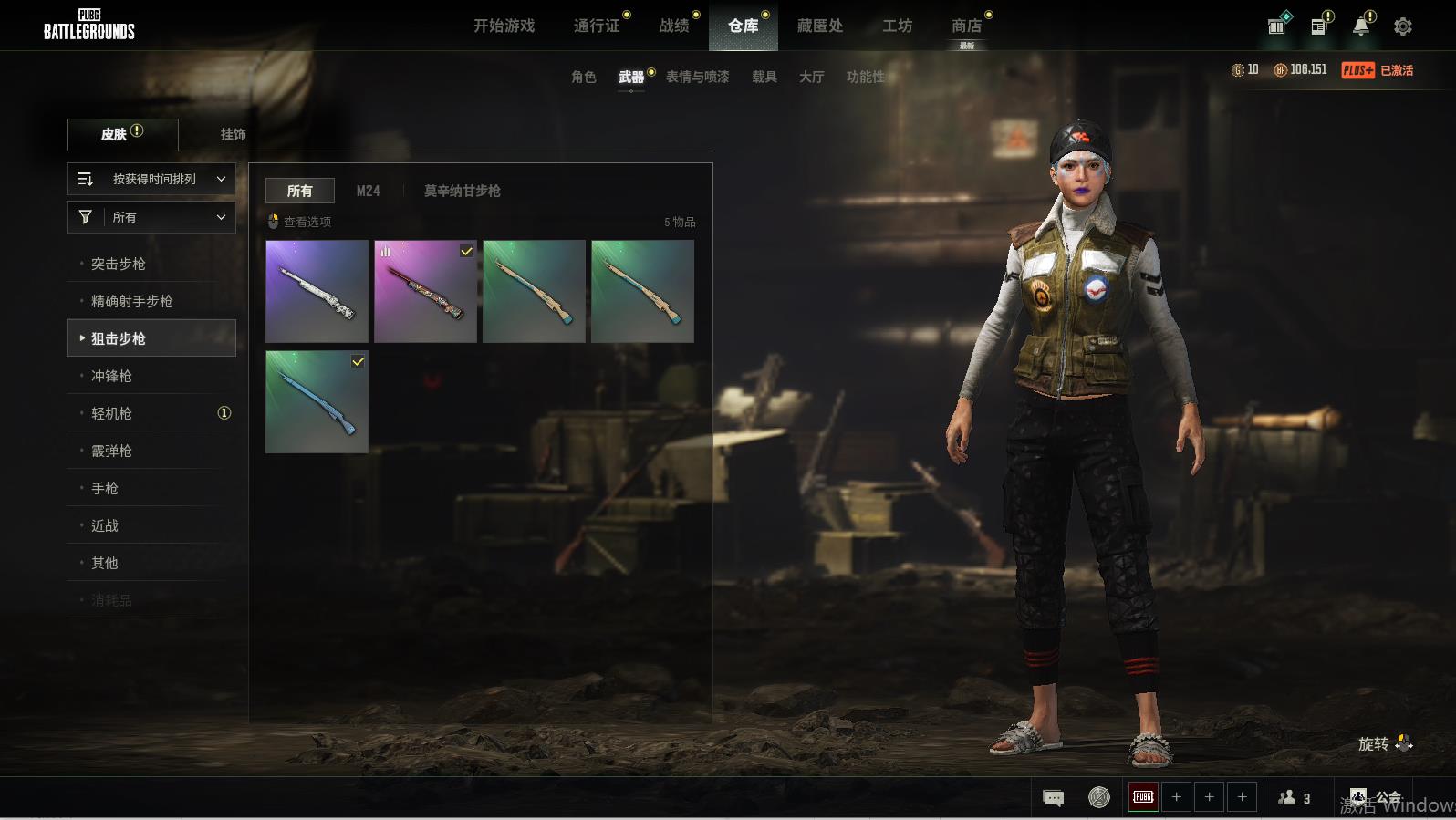1456x820 pixels.
Task: Open the 按获得时间排列 sort dropdown
Action: pos(151,179)
